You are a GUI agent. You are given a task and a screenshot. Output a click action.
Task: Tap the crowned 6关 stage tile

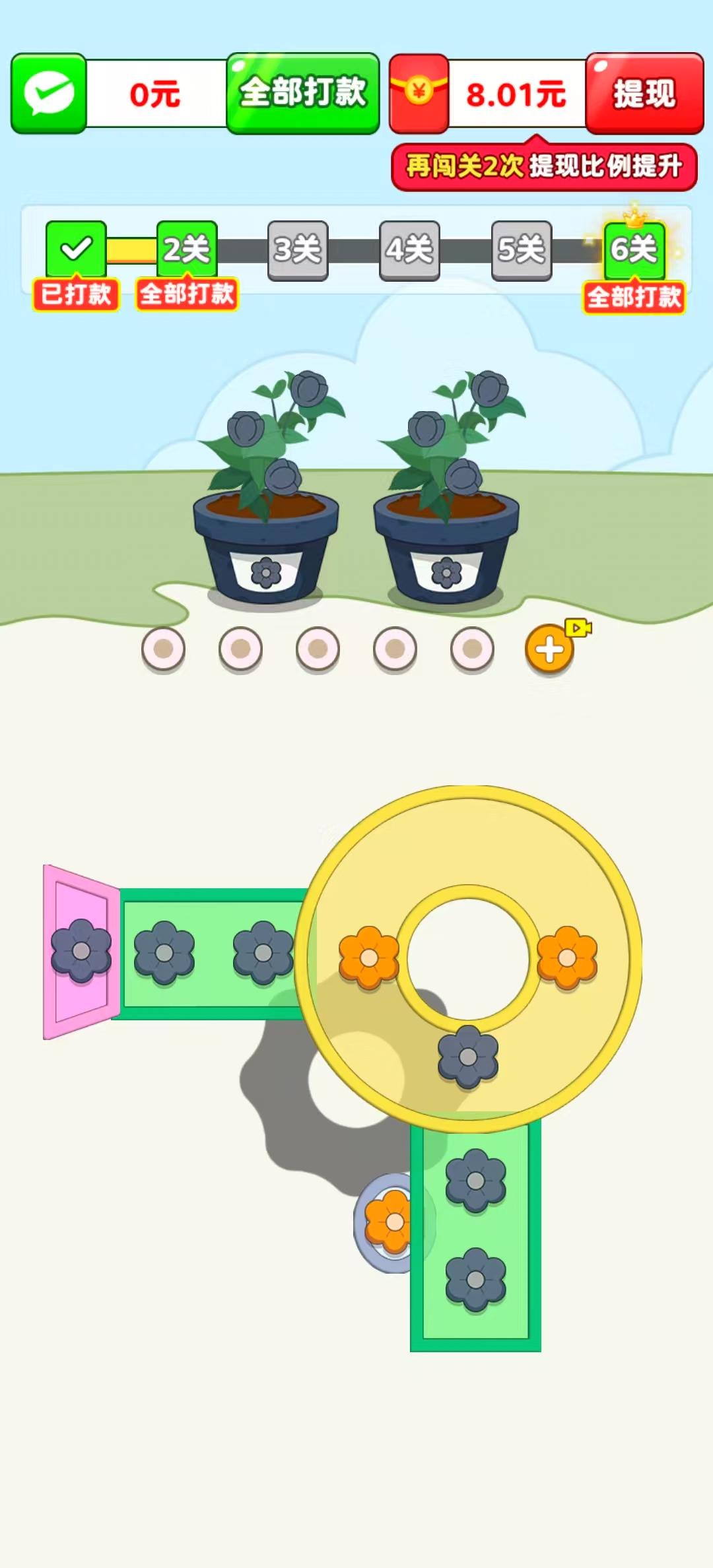[634, 249]
